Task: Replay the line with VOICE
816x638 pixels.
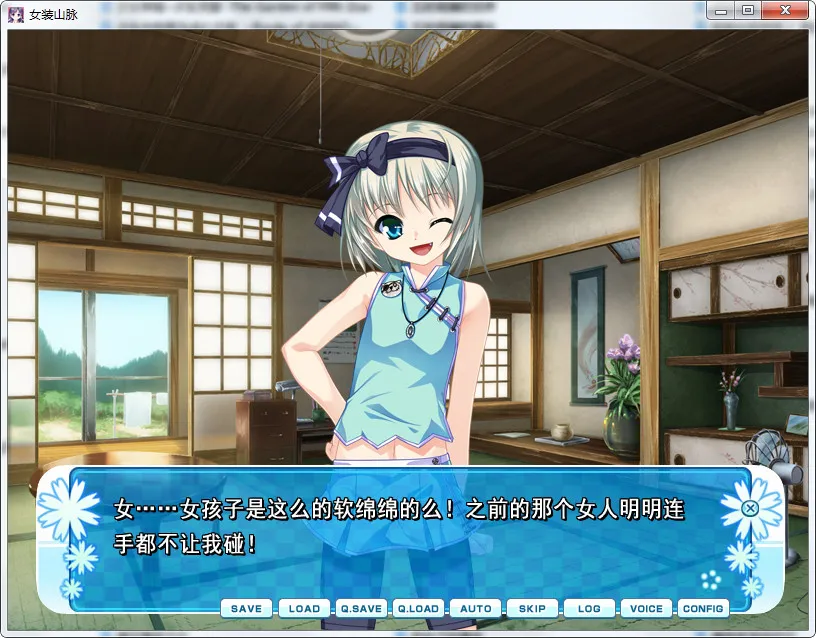Action: click(x=646, y=608)
